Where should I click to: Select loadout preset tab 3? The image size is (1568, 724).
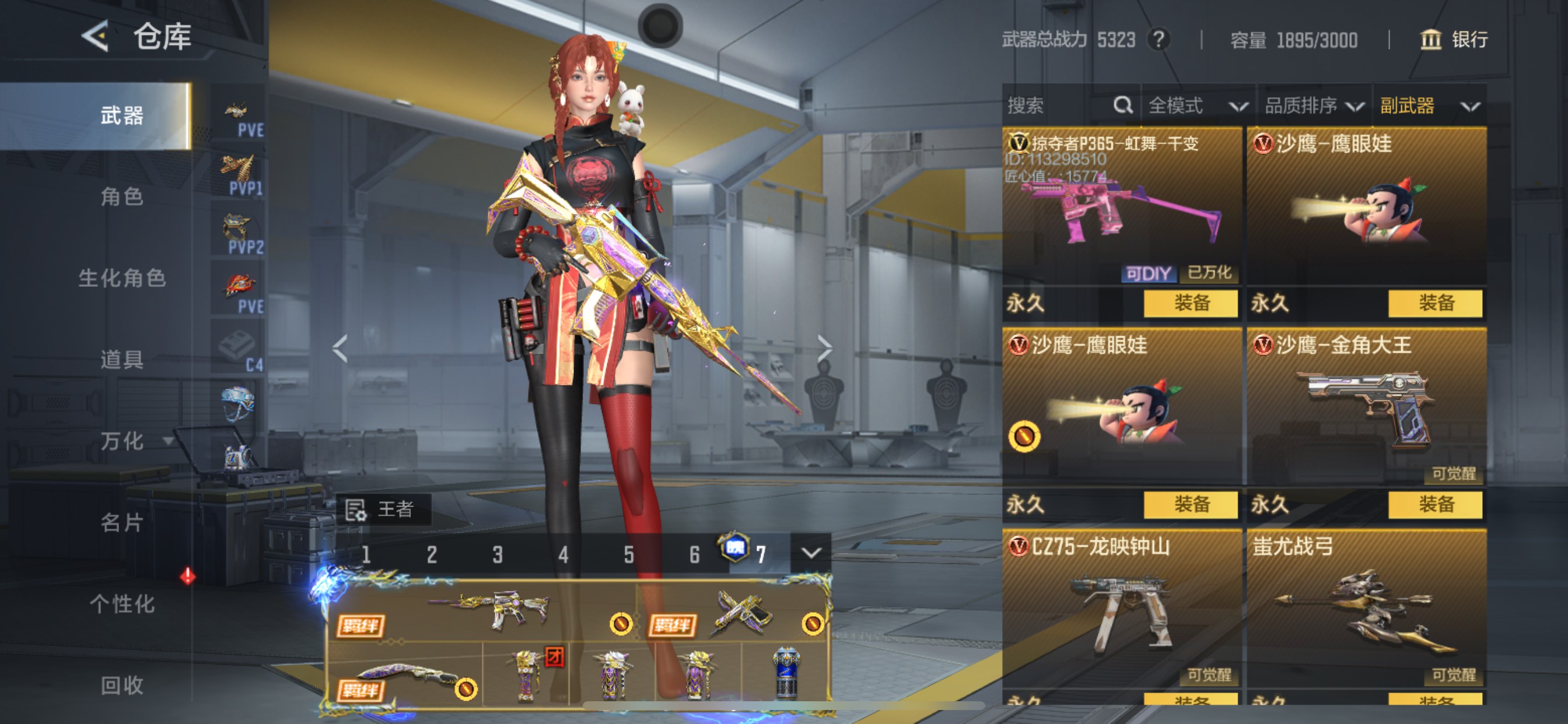click(498, 553)
